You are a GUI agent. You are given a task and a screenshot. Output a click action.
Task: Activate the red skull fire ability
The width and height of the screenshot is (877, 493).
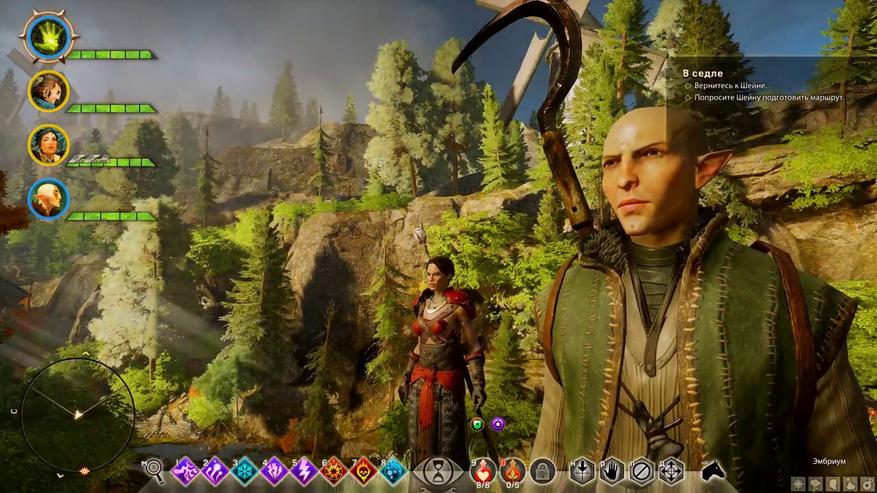364,471
